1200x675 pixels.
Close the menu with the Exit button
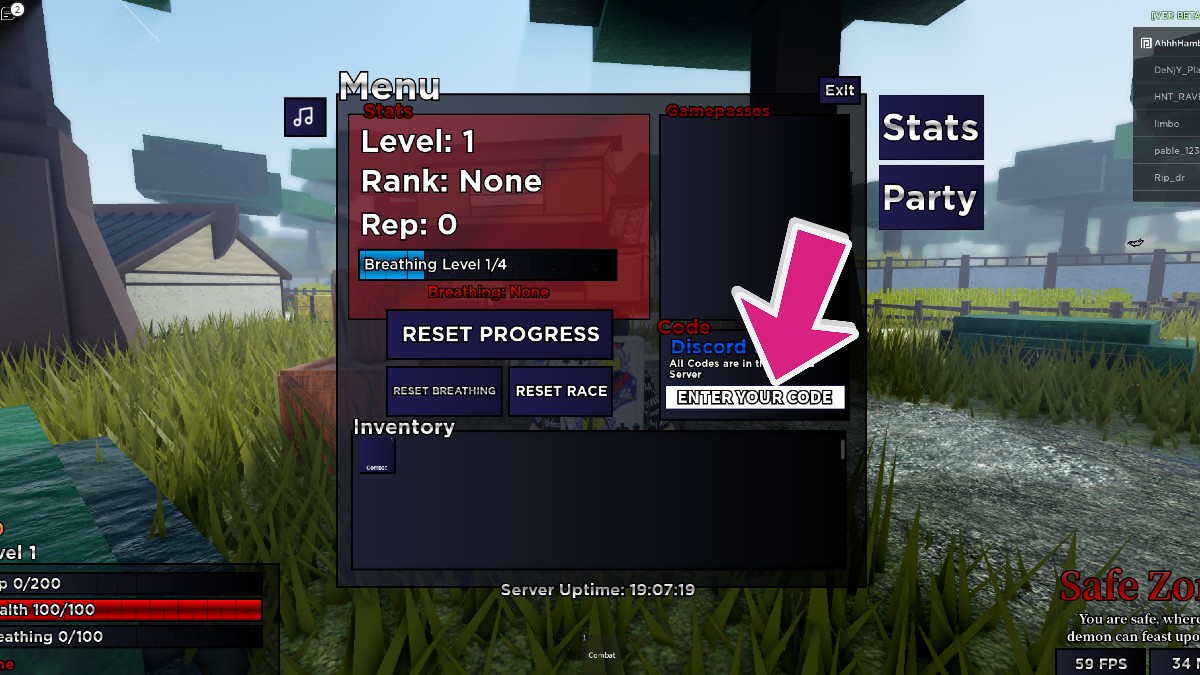pyautogui.click(x=839, y=90)
